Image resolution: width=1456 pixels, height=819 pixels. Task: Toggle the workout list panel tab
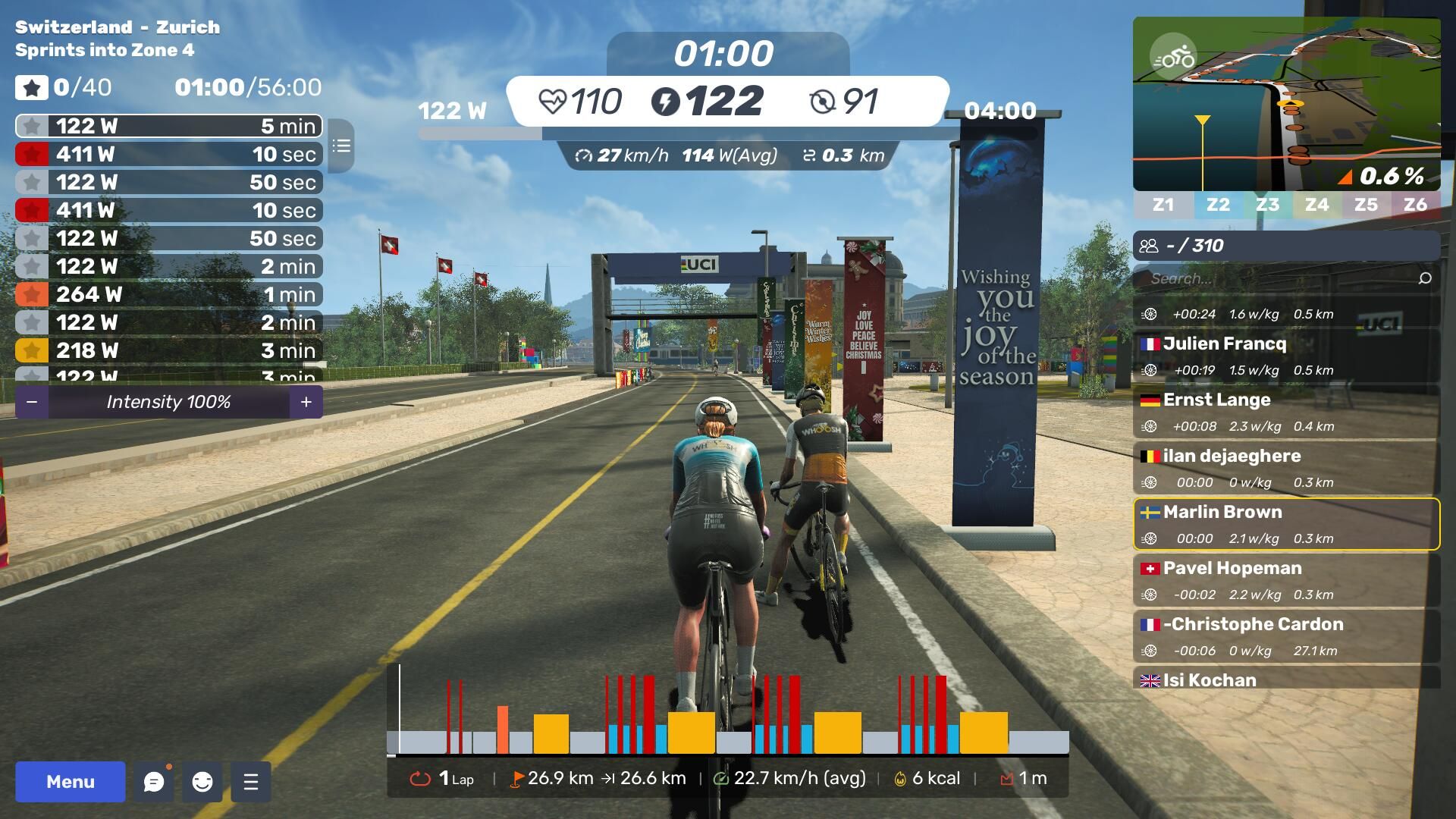point(342,146)
